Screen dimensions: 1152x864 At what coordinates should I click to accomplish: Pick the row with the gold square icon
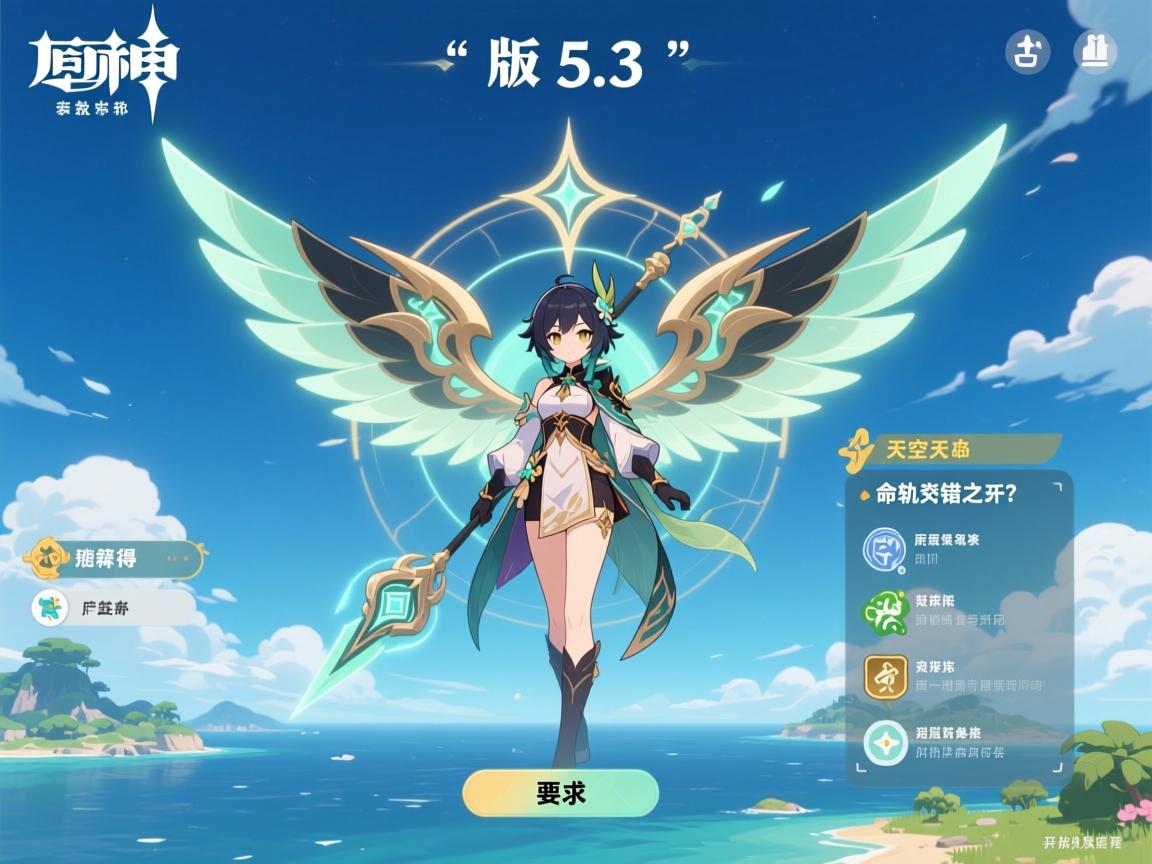[x=958, y=677]
